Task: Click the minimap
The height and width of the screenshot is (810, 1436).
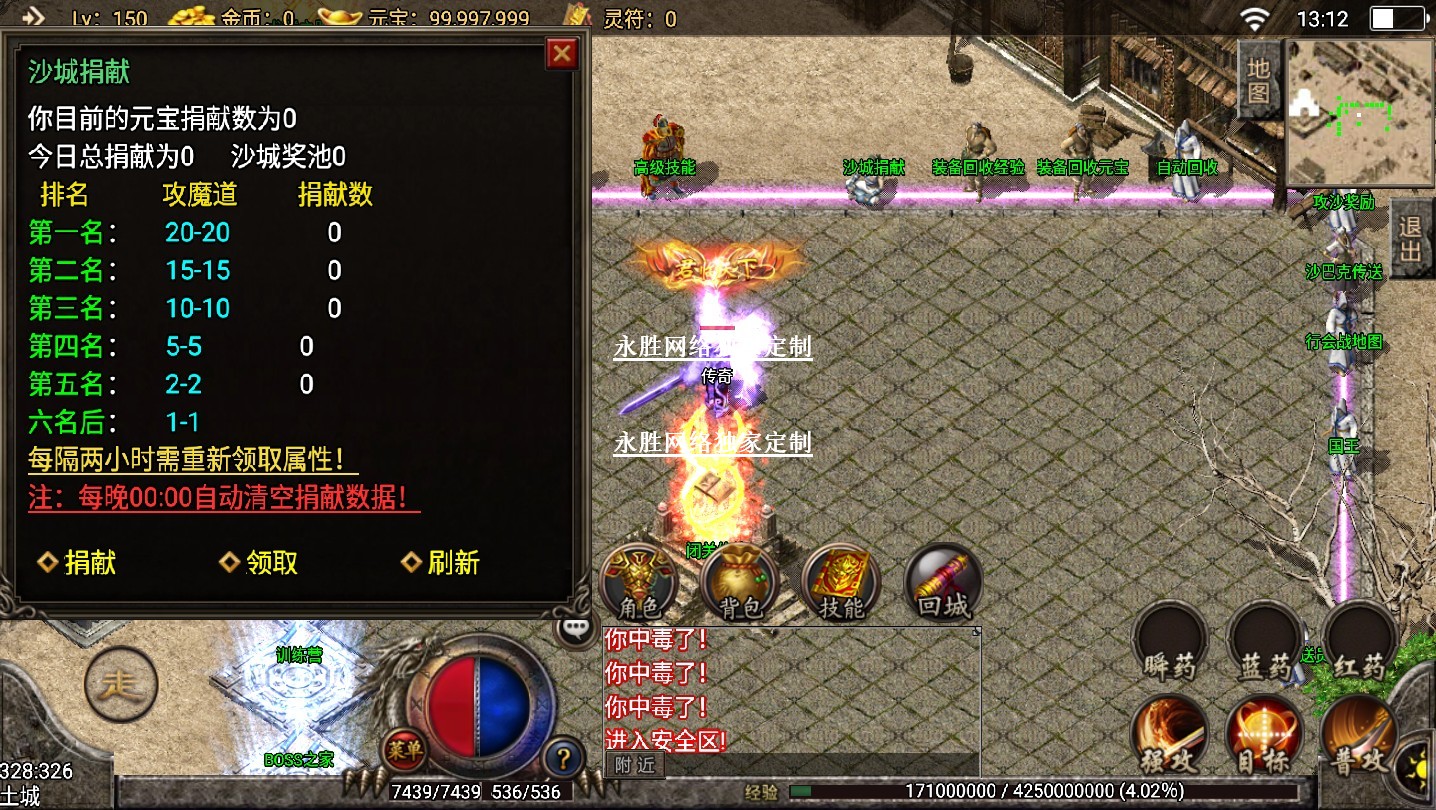Action: click(x=1346, y=112)
